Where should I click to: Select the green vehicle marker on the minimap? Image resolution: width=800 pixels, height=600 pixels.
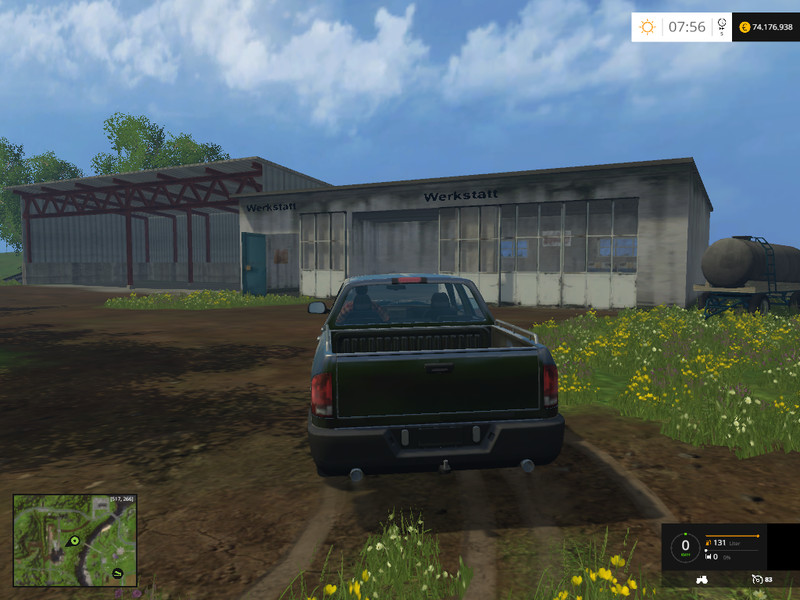pos(118,572)
